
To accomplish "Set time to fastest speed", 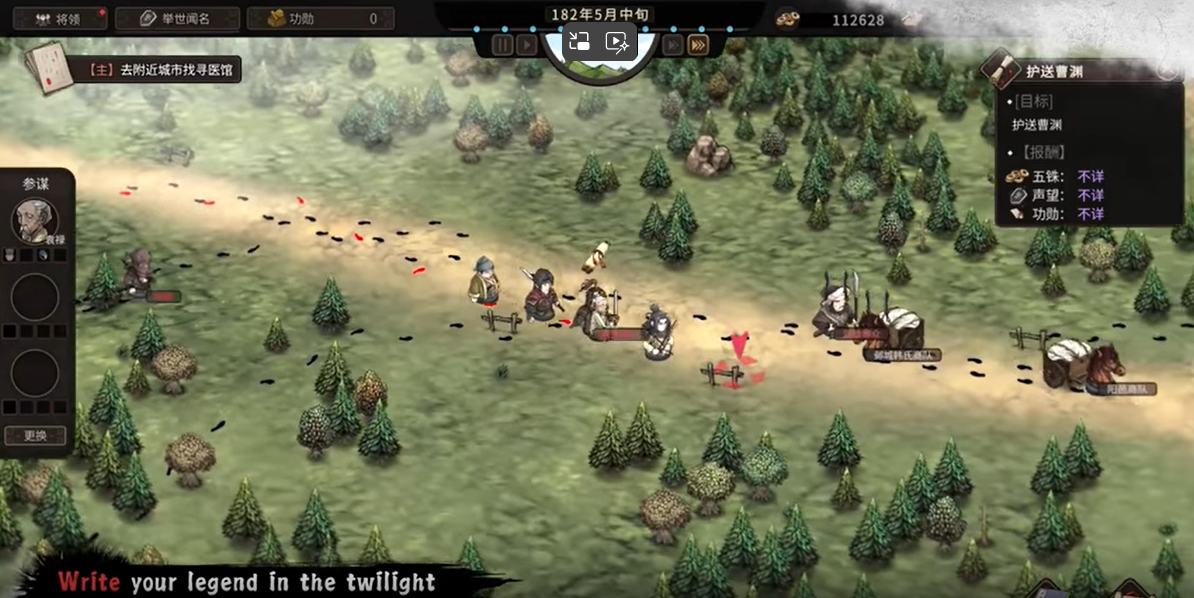I will (x=698, y=44).
